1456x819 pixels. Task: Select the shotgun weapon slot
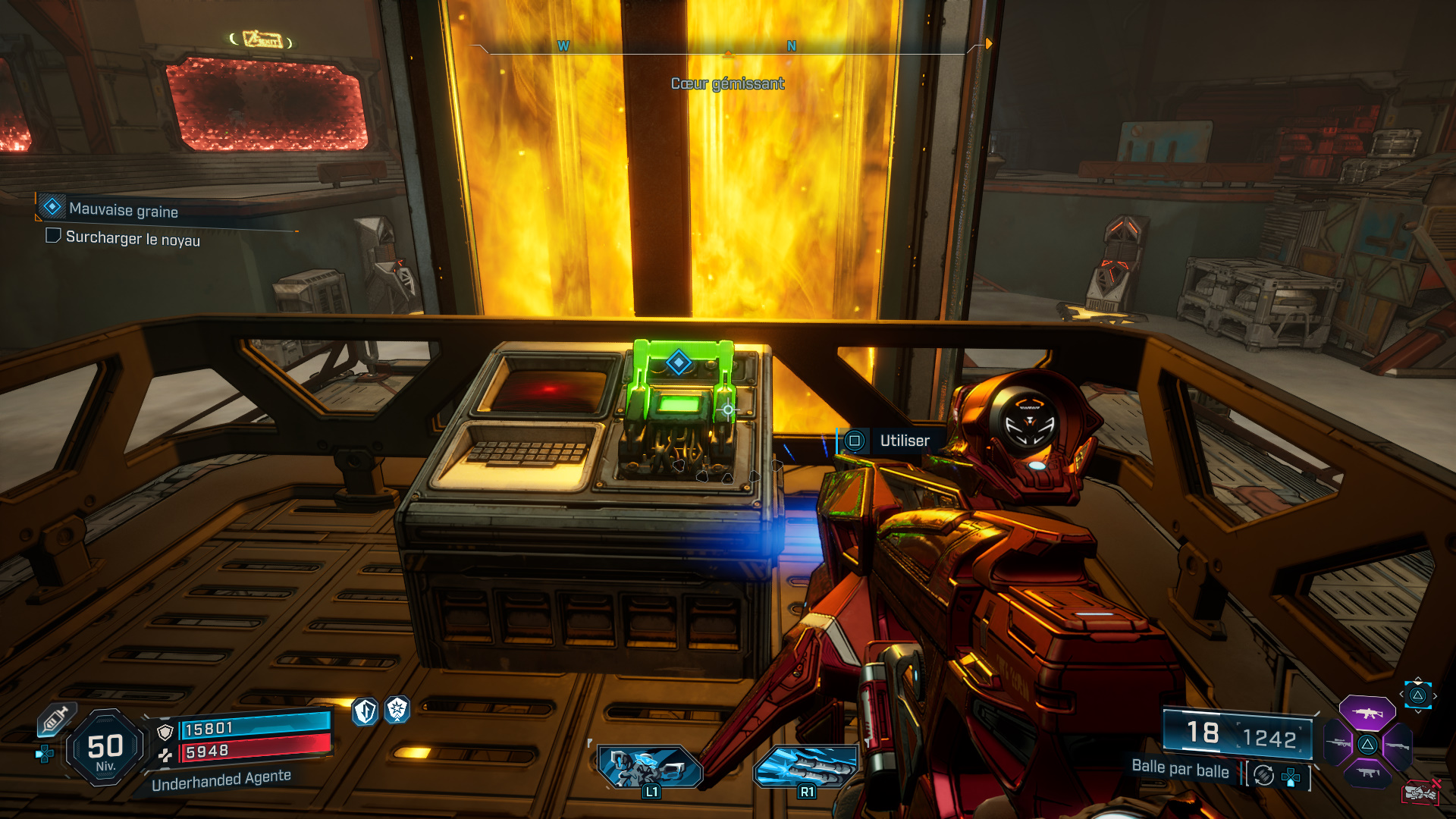pyautogui.click(x=1398, y=745)
